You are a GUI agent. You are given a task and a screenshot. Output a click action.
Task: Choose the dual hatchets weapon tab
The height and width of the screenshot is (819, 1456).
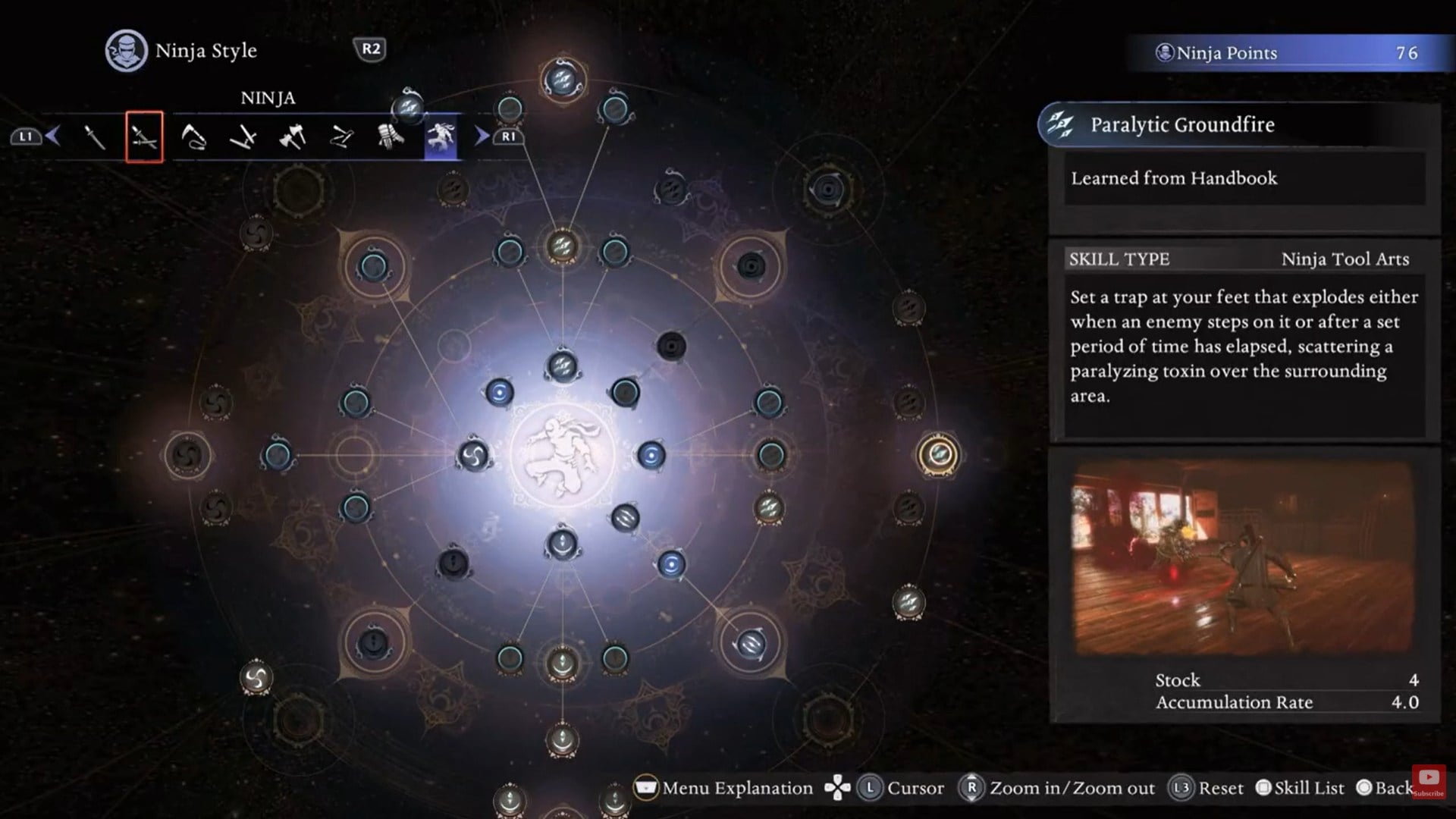point(293,137)
